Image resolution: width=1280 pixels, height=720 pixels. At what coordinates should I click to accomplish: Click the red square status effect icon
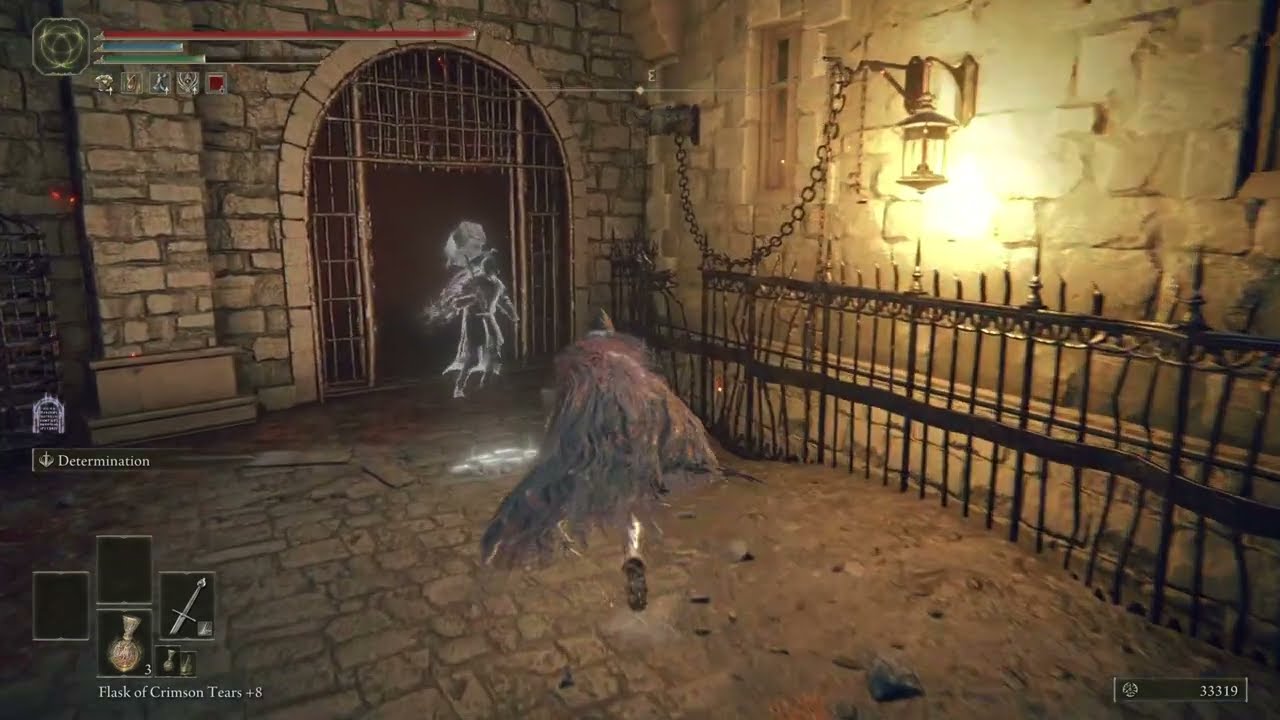tap(216, 83)
